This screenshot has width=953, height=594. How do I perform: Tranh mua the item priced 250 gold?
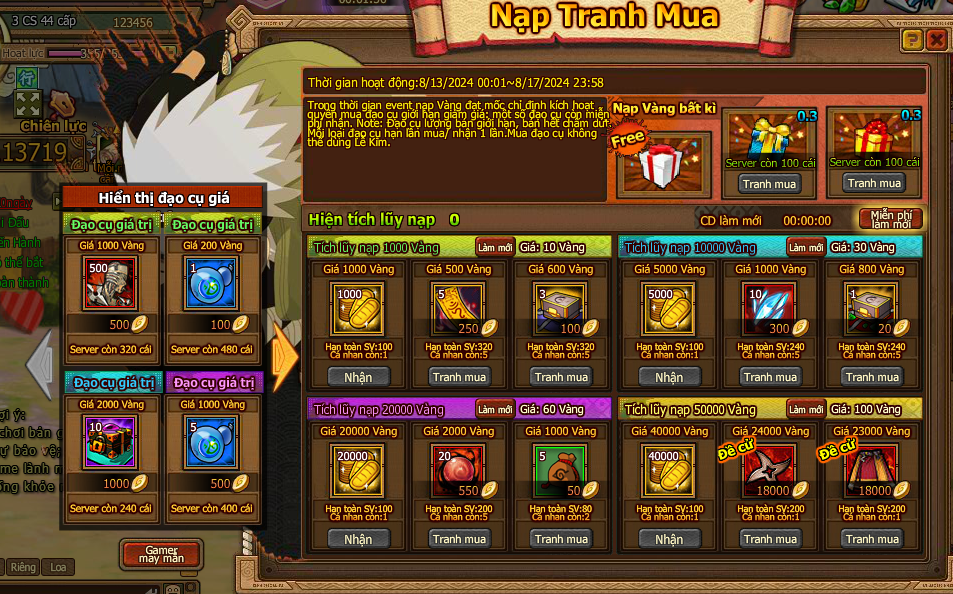[459, 377]
